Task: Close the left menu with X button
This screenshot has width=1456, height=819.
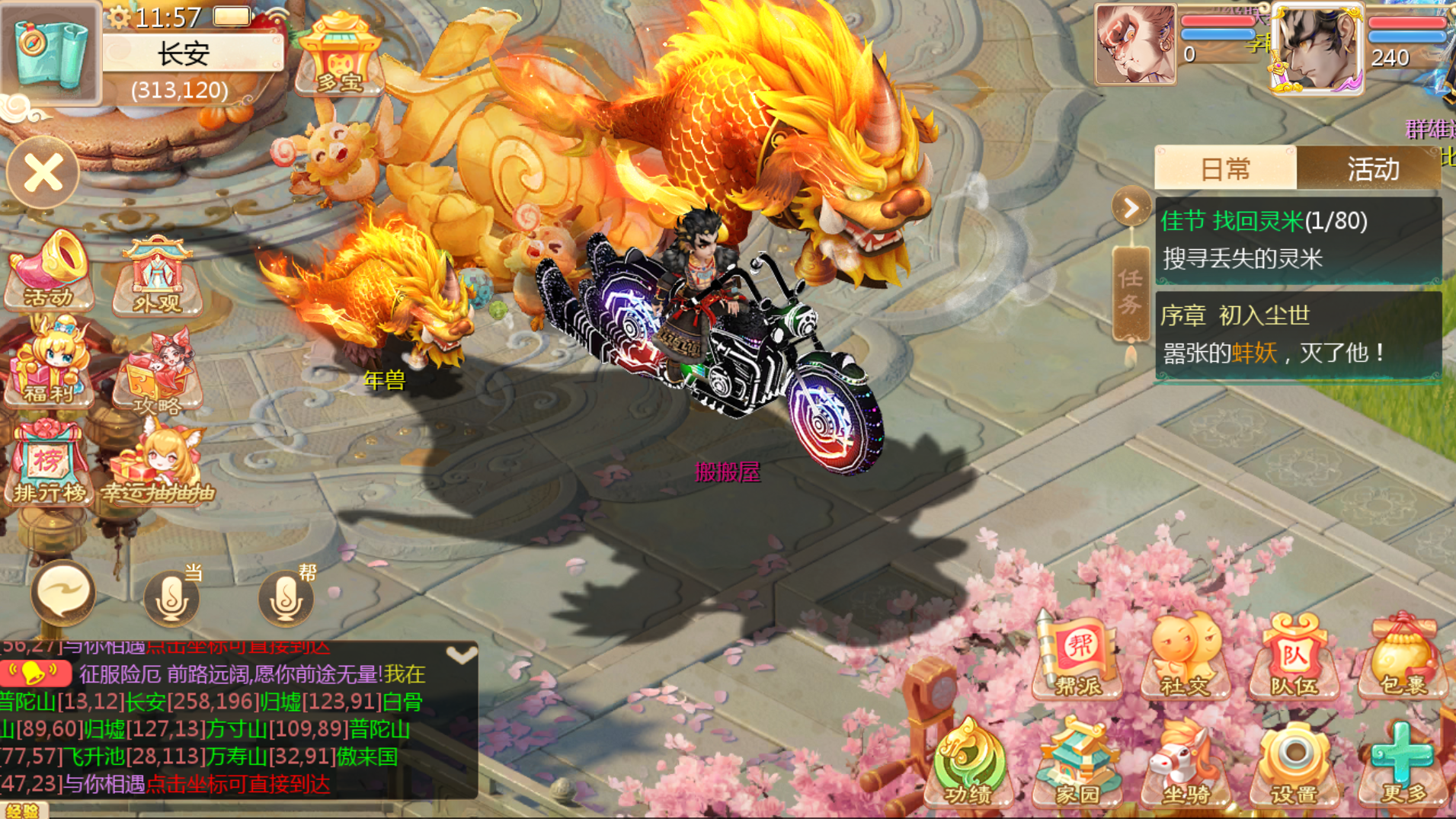Action: tap(43, 174)
